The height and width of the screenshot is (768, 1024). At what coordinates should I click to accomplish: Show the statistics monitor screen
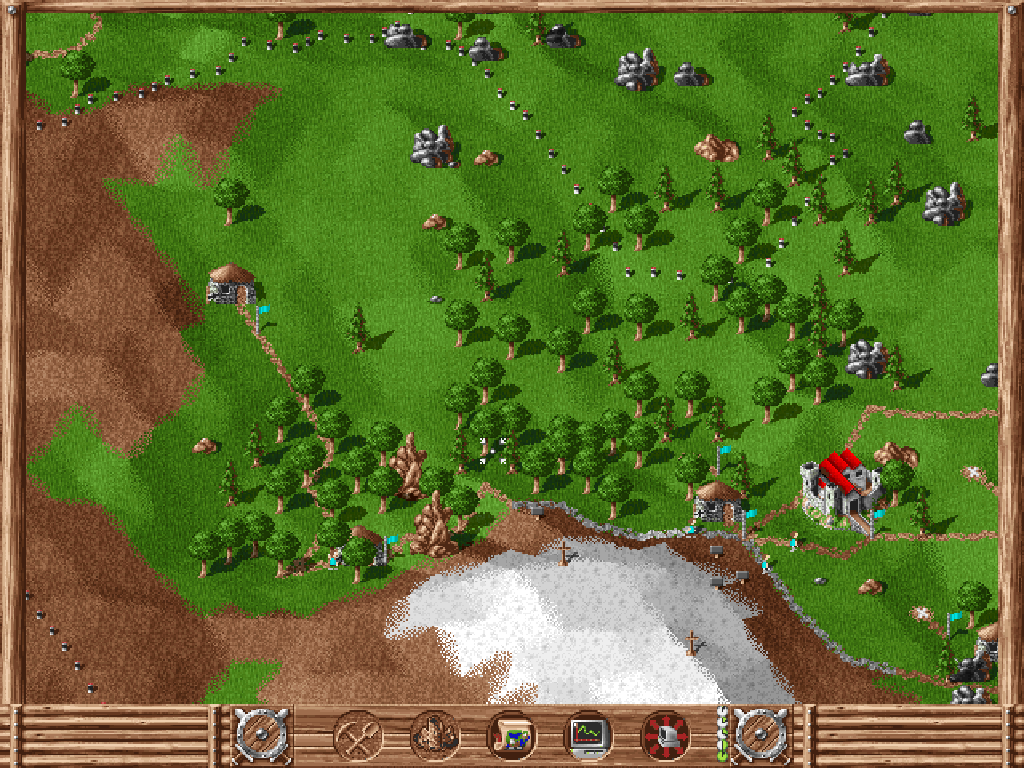[588, 737]
